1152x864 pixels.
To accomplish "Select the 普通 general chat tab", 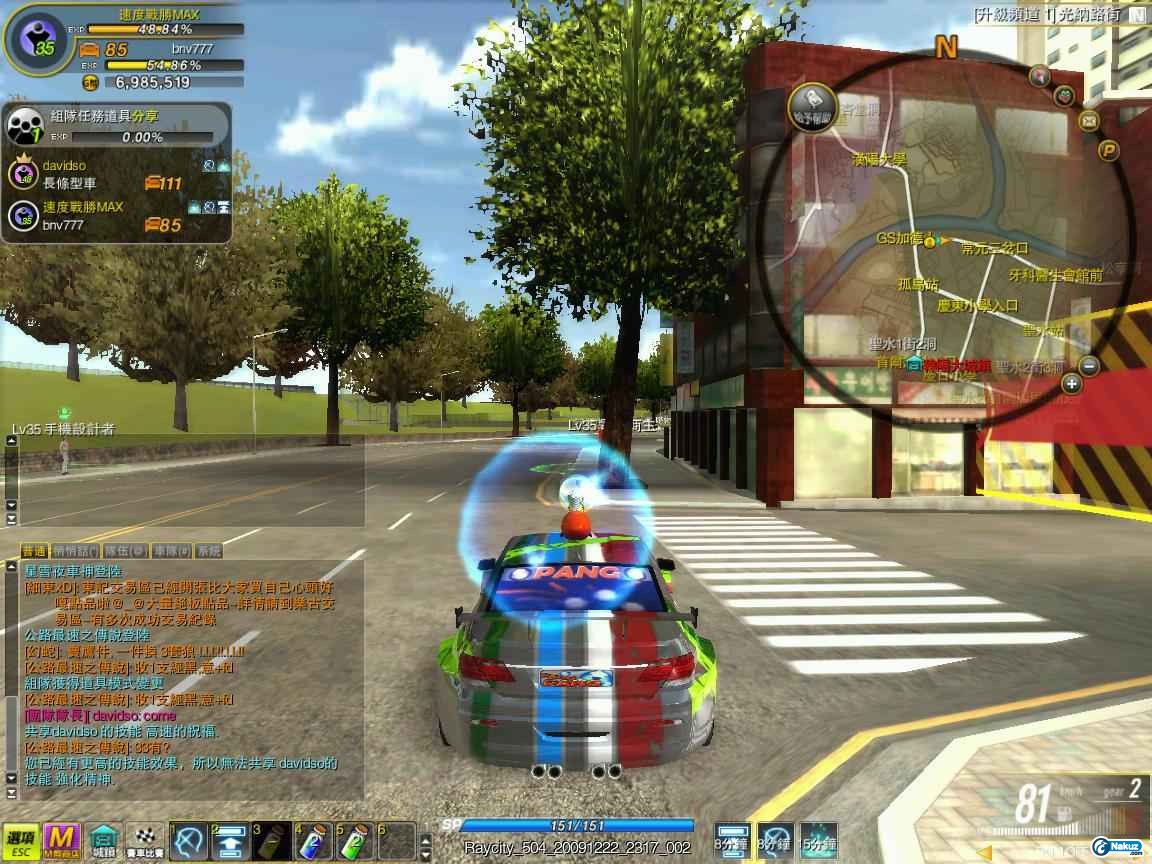I will point(34,551).
